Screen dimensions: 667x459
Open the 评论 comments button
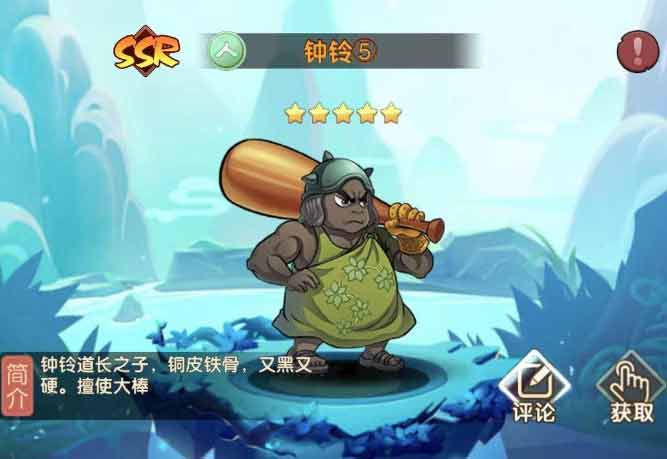coord(533,392)
